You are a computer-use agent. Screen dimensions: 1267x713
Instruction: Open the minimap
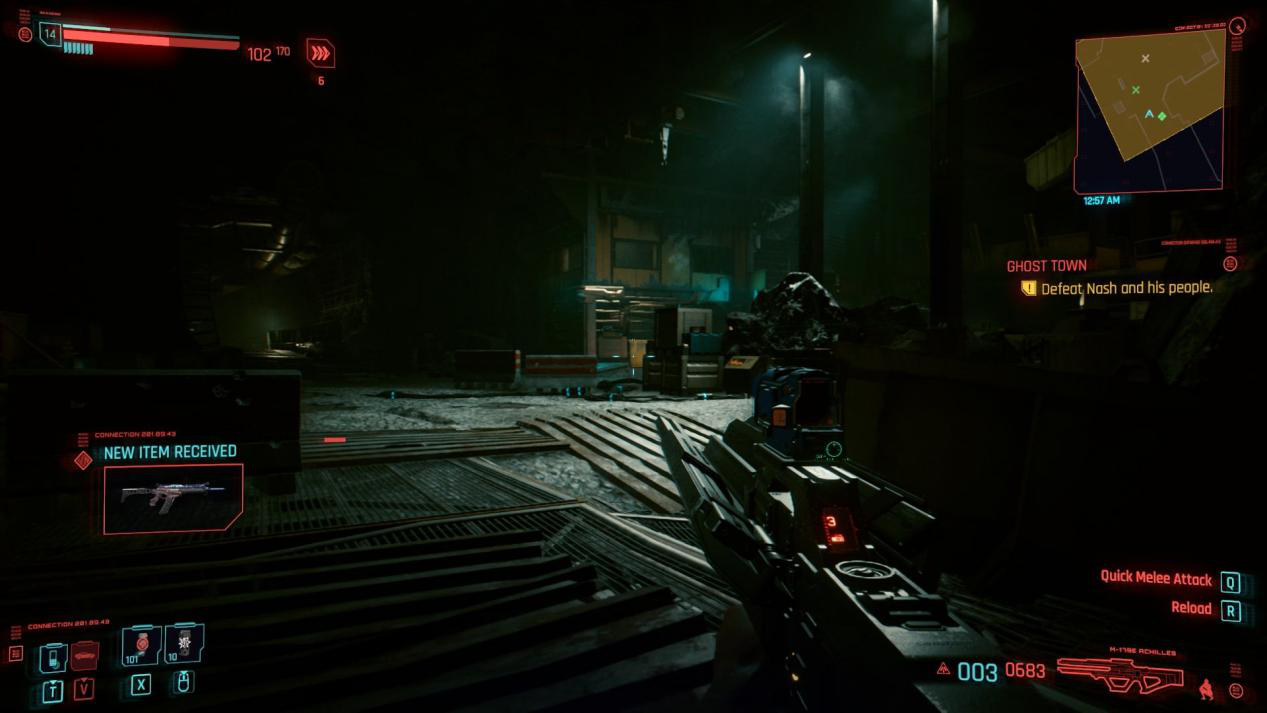click(1149, 110)
